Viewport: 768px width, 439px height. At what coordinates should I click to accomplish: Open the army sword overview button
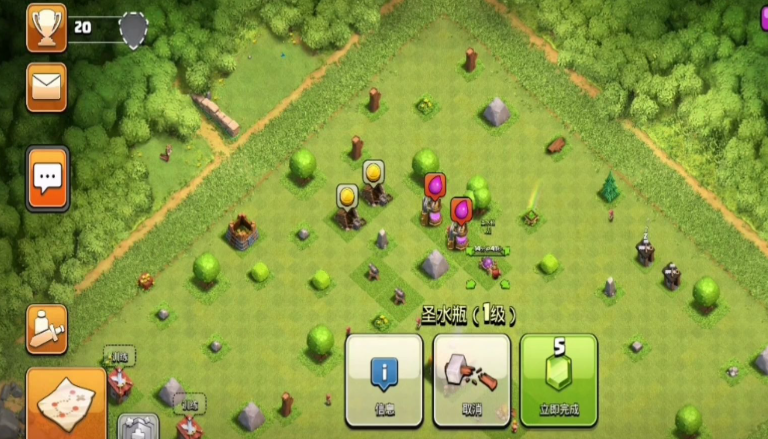pyautogui.click(x=47, y=330)
